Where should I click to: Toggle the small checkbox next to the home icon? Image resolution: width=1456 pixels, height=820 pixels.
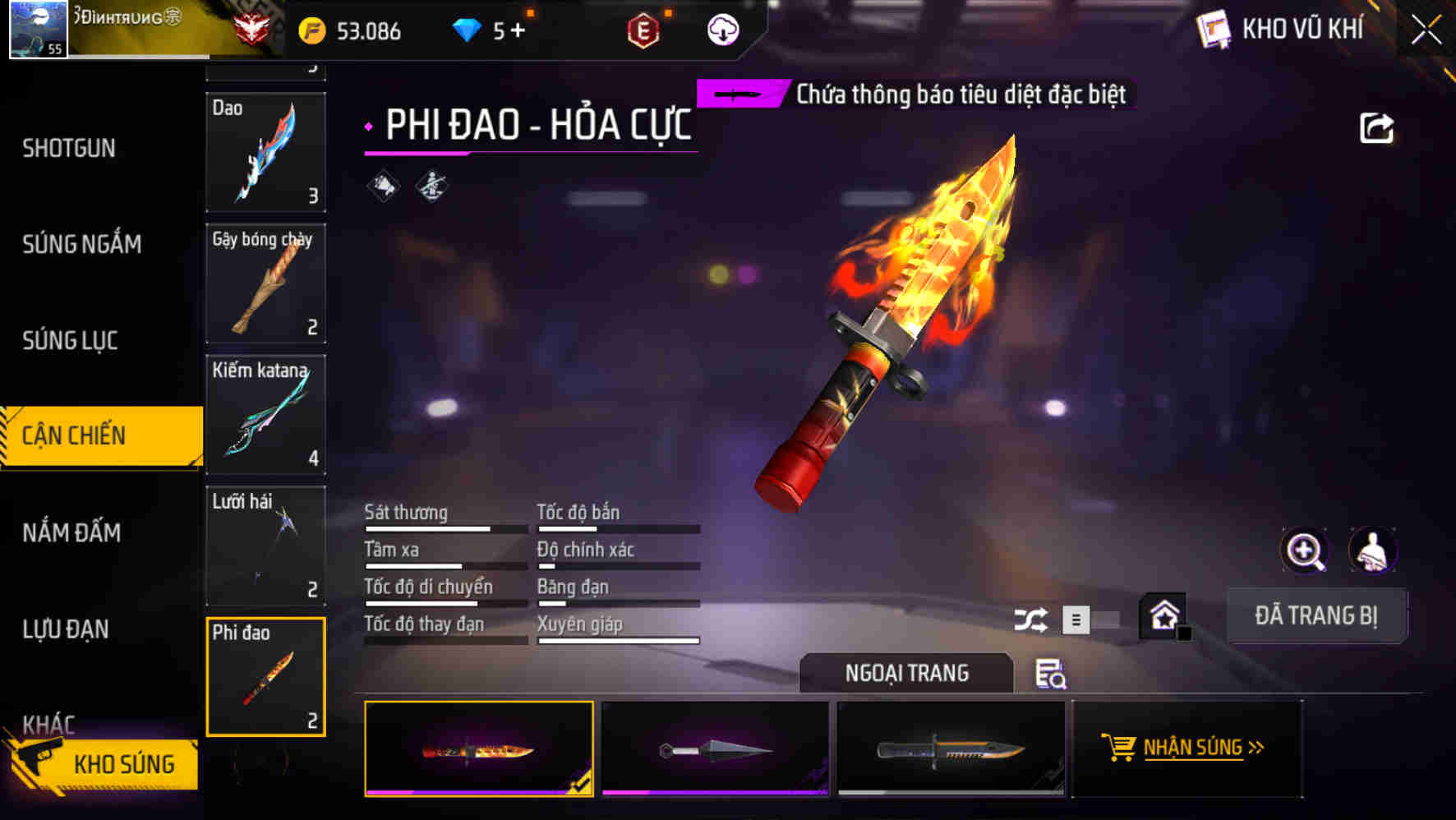[x=1185, y=634]
